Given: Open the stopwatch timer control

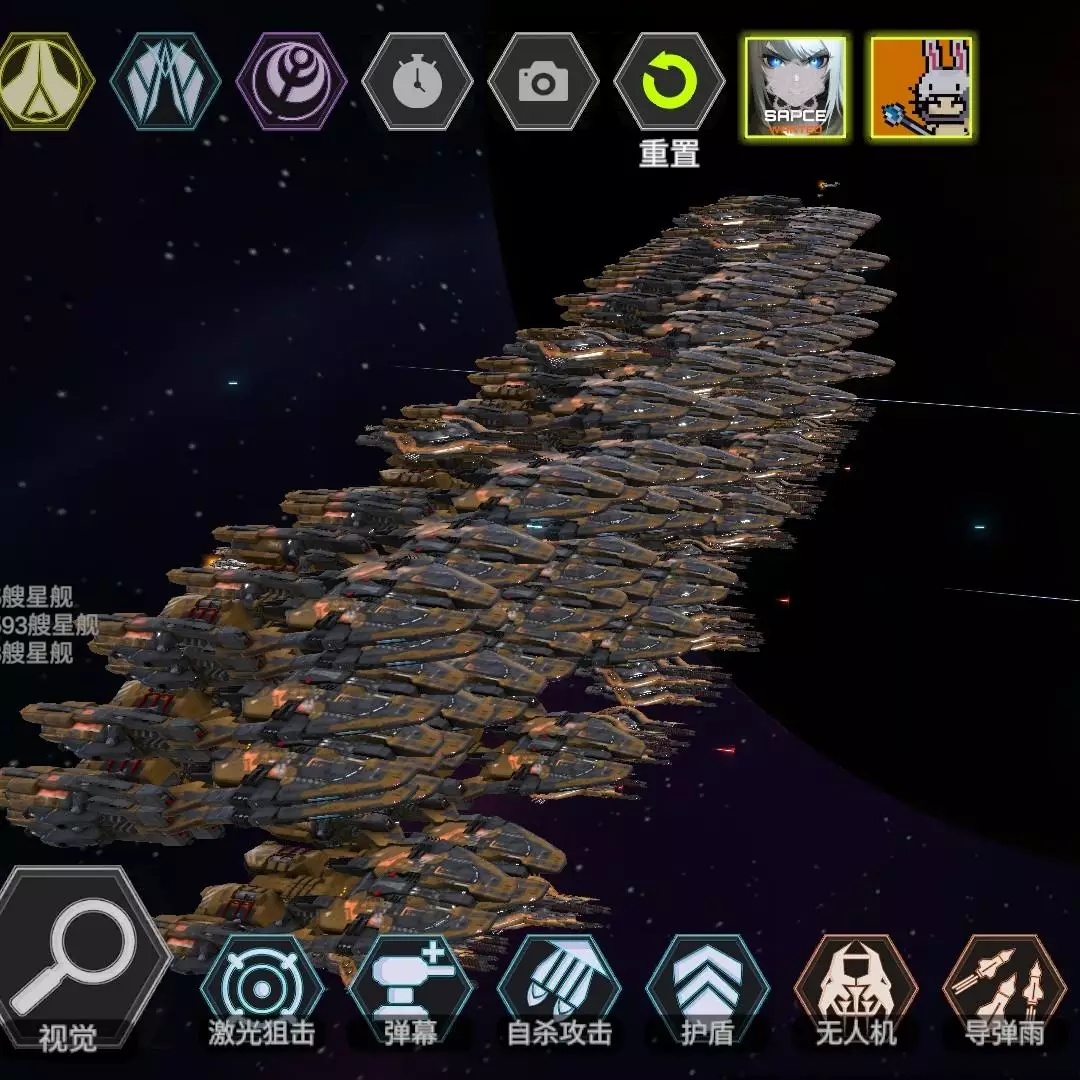Looking at the screenshot, I should 417,81.
